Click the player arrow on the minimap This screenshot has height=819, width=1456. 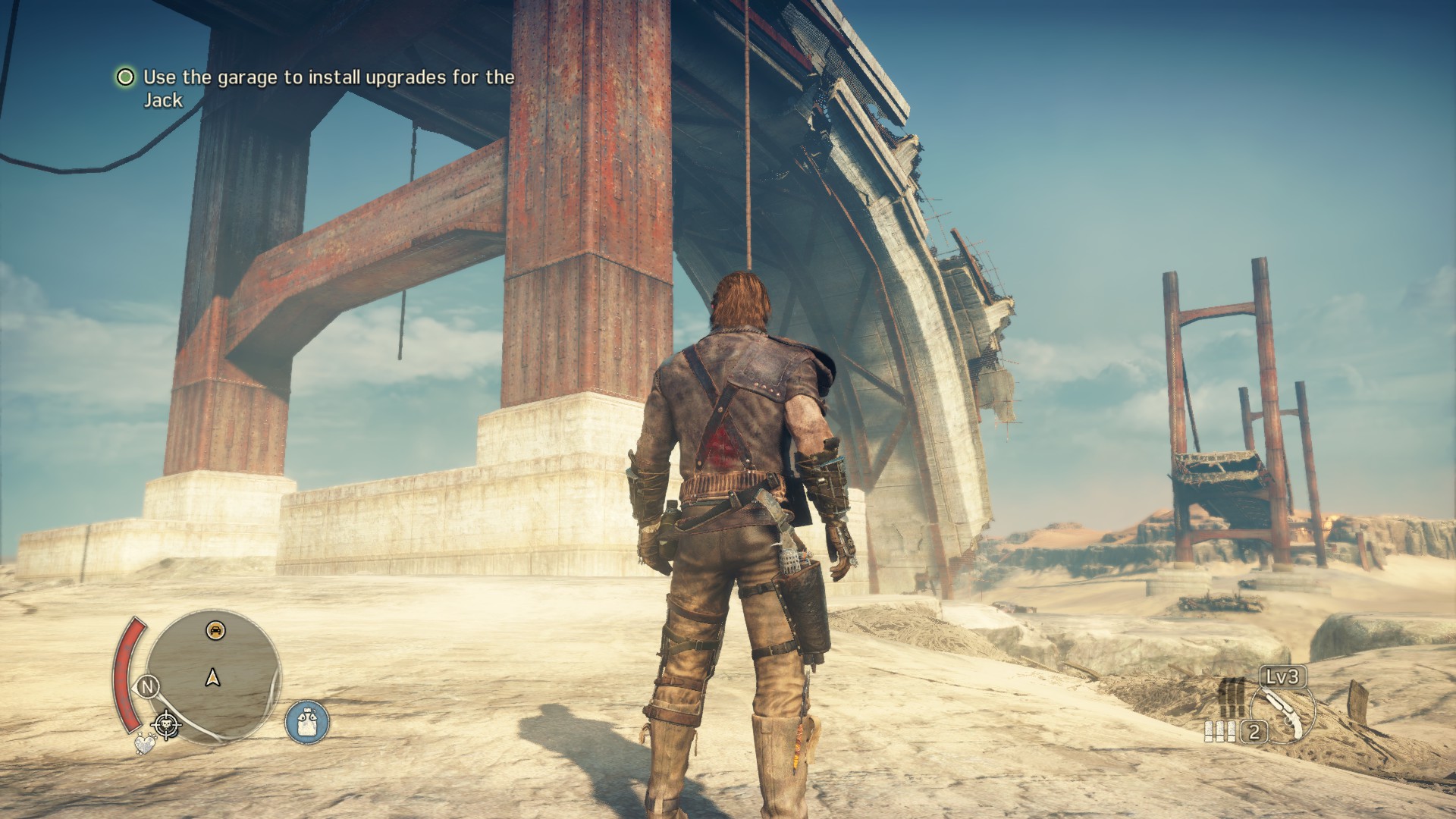tap(213, 677)
